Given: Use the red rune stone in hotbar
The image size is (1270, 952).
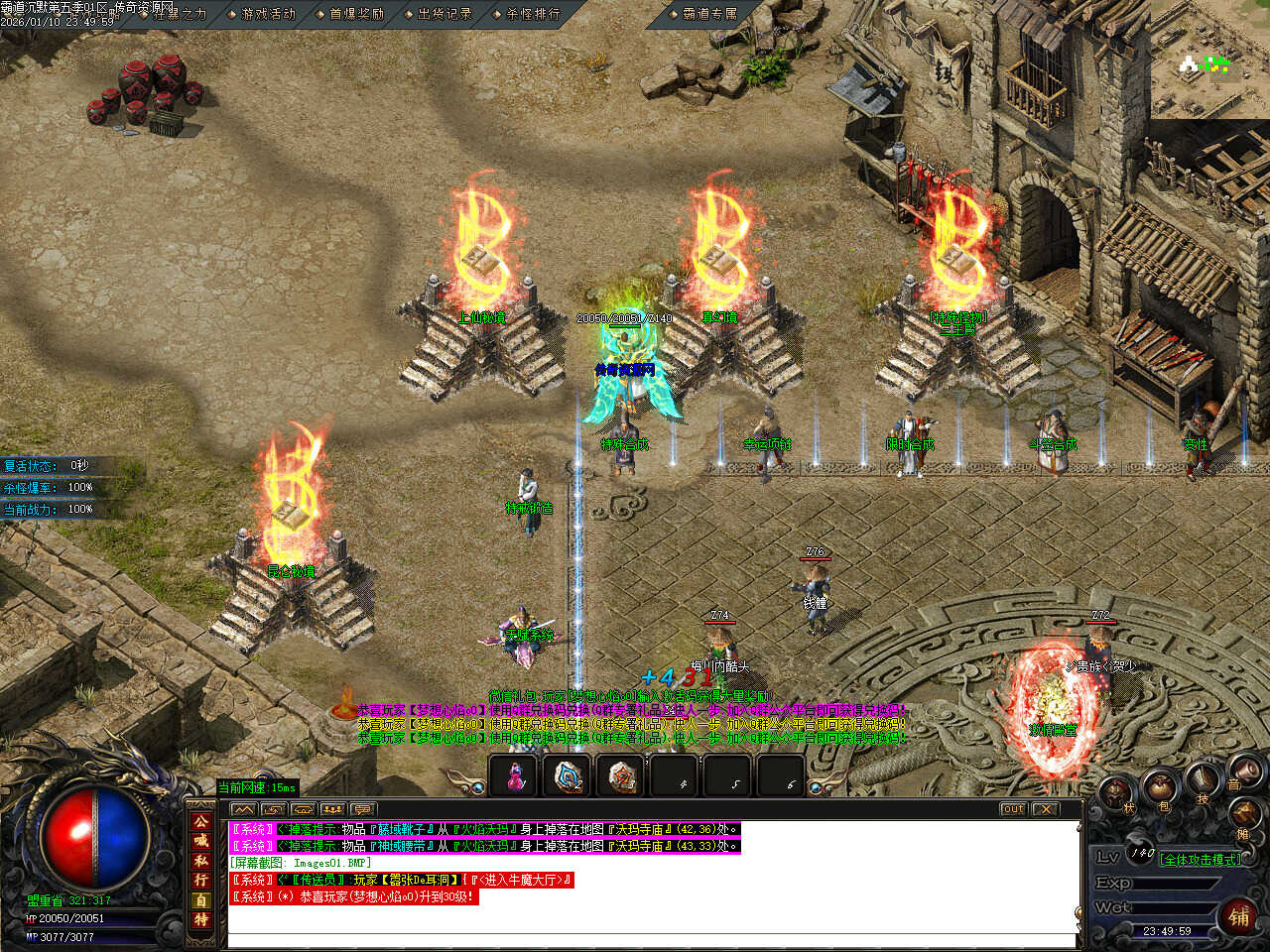Looking at the screenshot, I should tap(622, 775).
